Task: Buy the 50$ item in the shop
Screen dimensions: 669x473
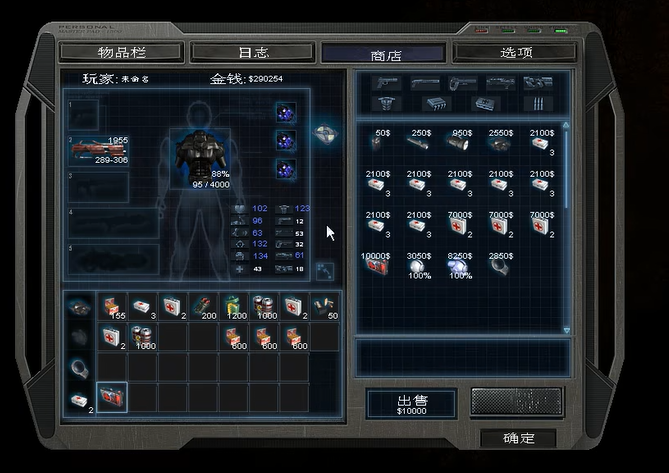Action: (x=378, y=144)
